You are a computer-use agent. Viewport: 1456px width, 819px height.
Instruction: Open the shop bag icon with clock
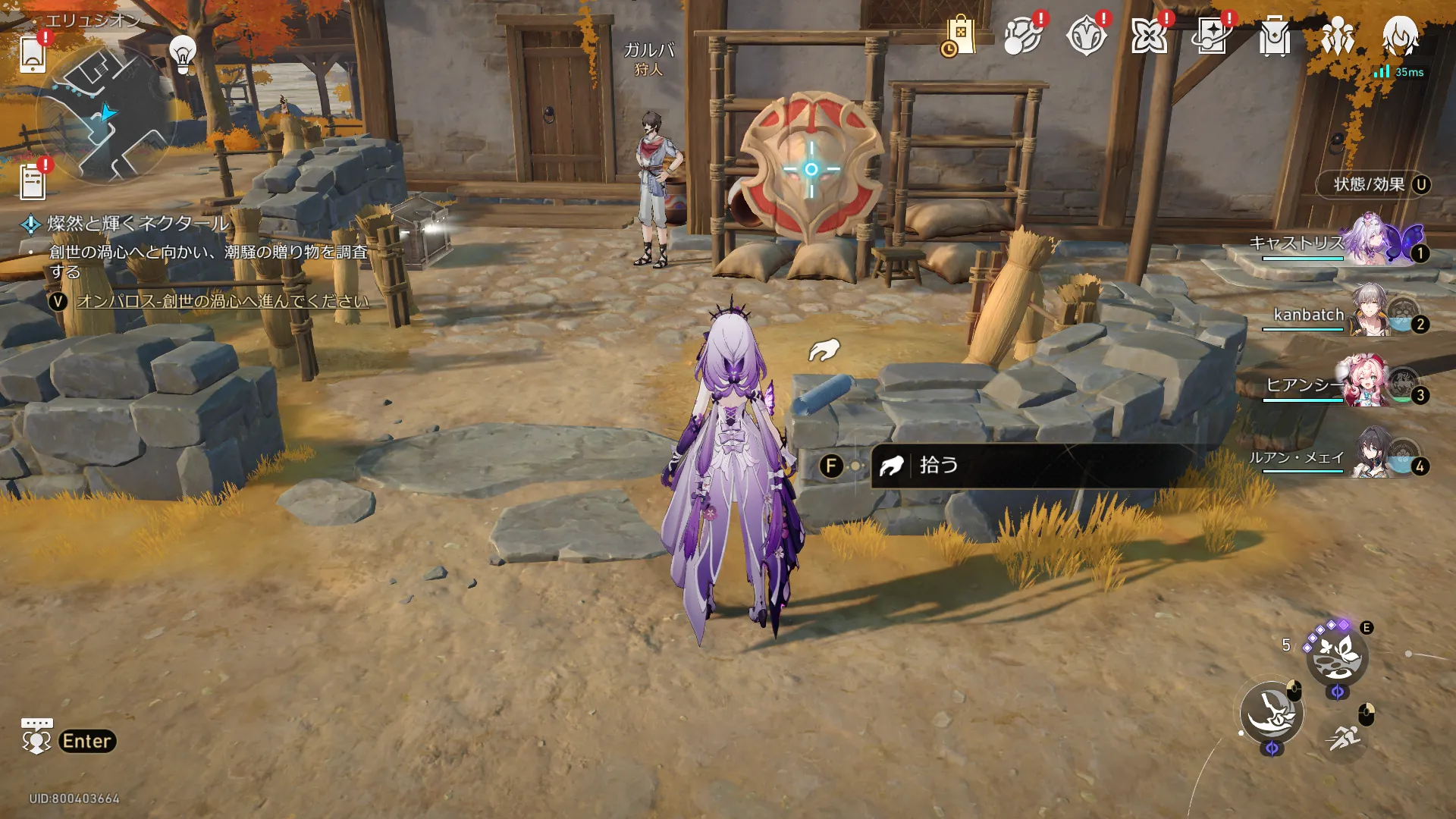click(x=959, y=36)
